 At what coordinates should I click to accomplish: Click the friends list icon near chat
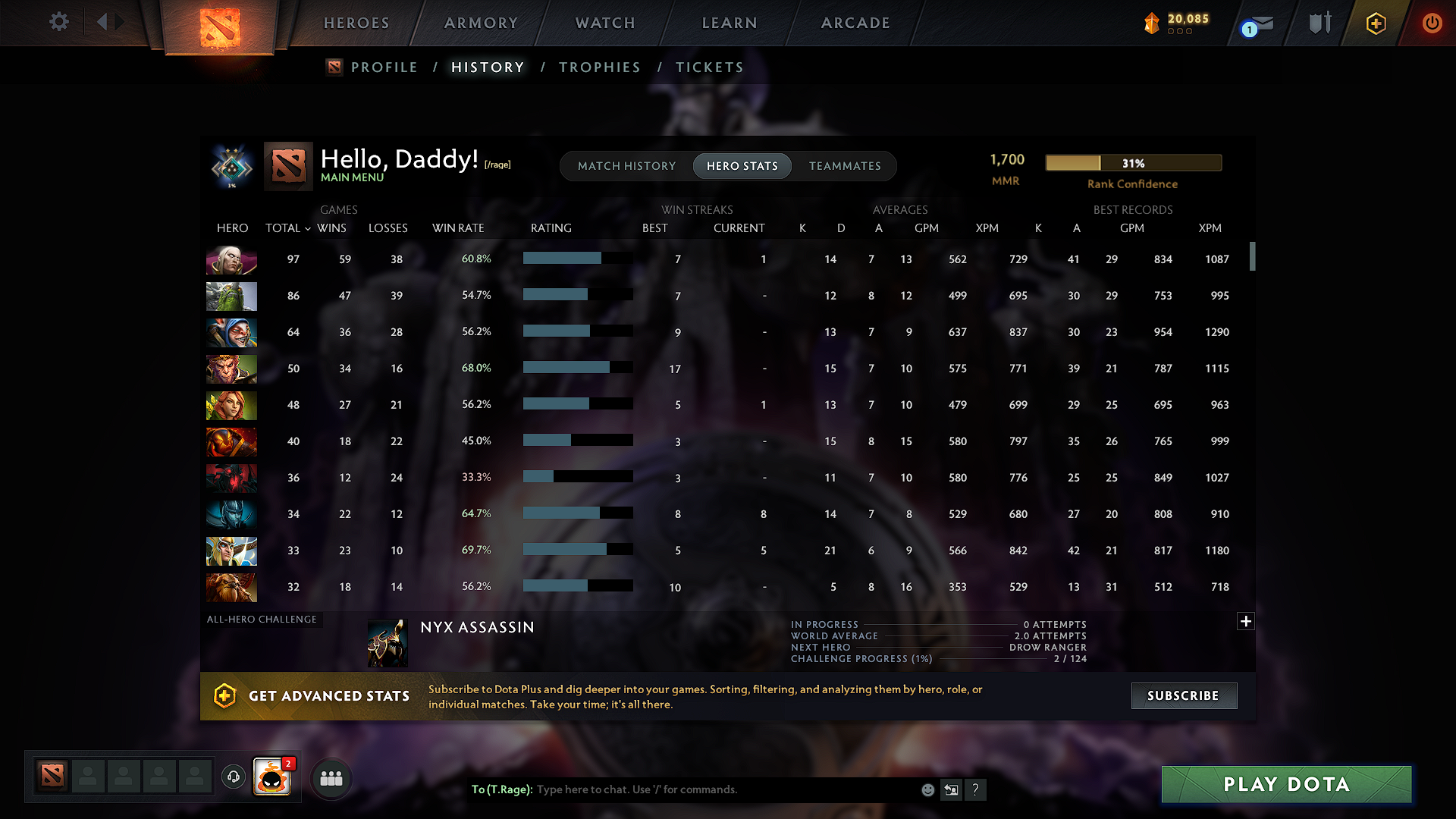331,777
